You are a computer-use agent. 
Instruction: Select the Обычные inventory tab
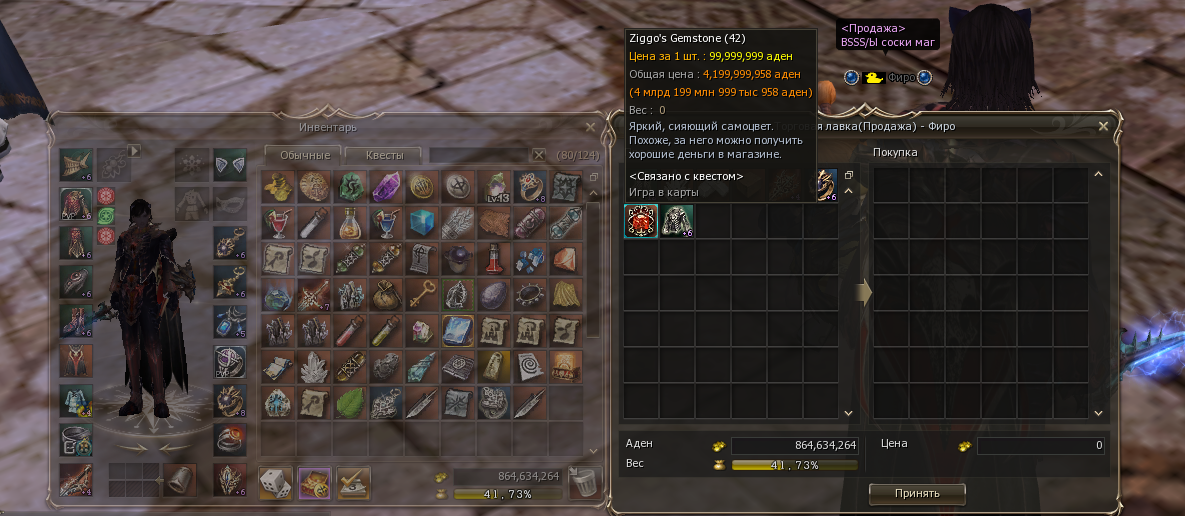point(304,155)
